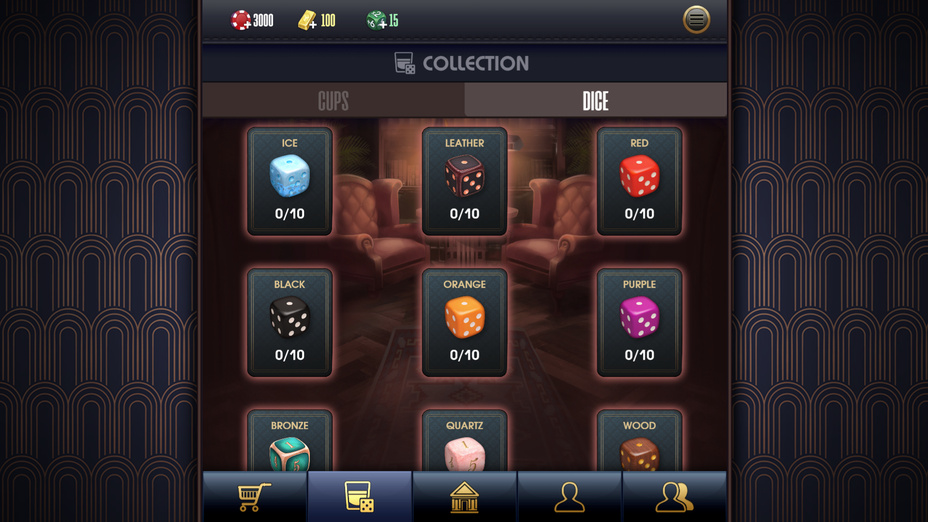Select the Leather dice card
928x522 pixels.
coord(464,181)
